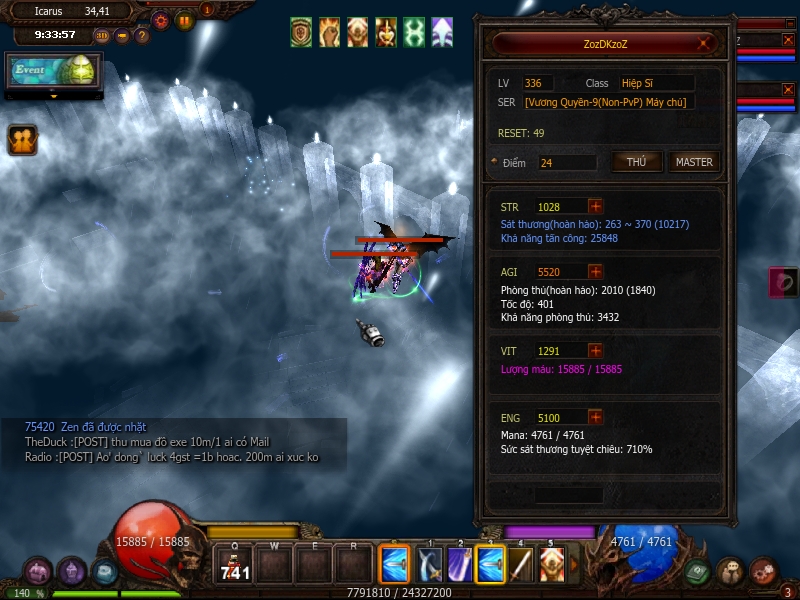Choose the purple slash skill in slot 2

click(460, 565)
